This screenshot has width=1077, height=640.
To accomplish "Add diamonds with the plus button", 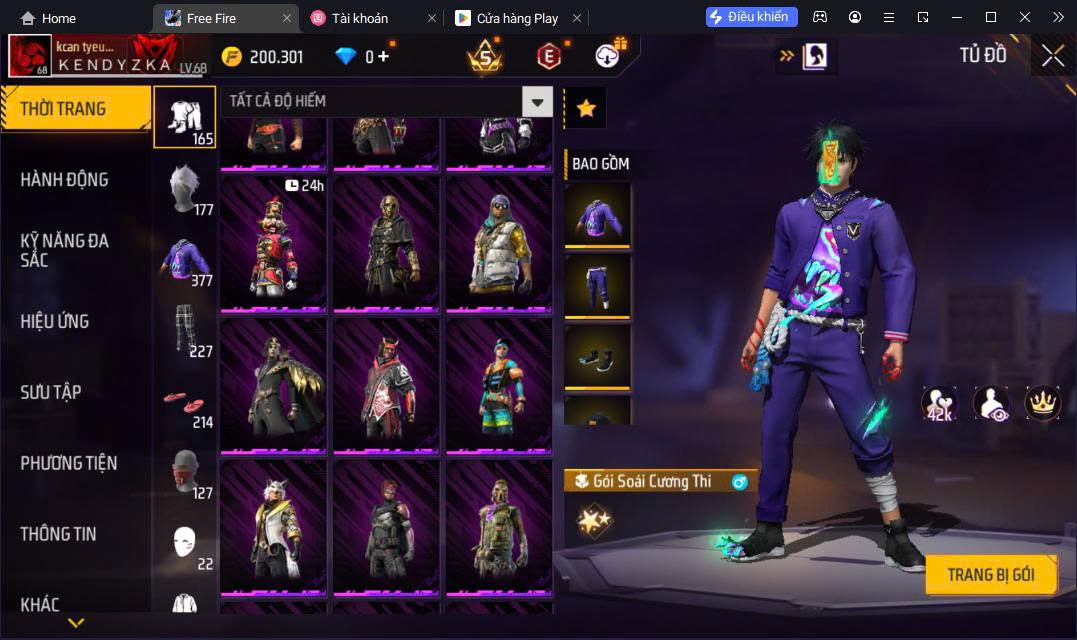I will click(x=383, y=57).
